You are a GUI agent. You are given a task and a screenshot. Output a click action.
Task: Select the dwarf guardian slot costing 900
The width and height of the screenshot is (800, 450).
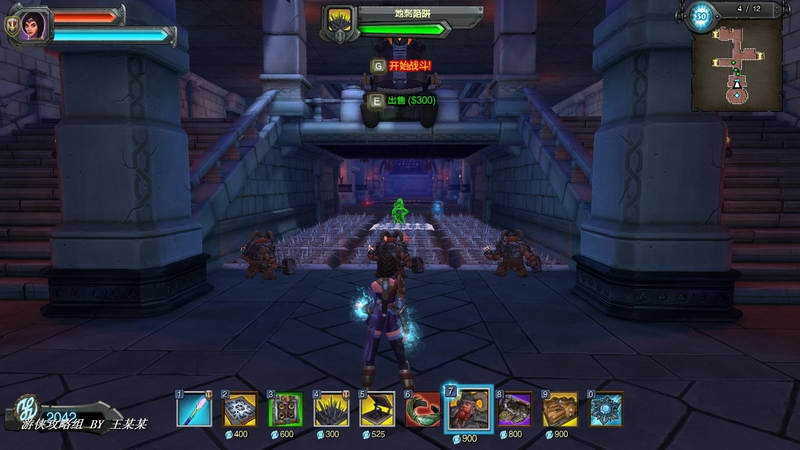tap(468, 409)
